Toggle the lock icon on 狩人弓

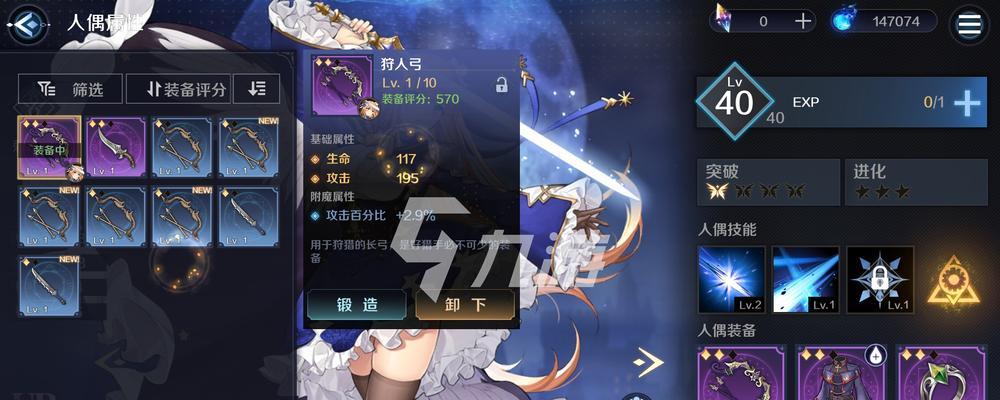pos(502,86)
